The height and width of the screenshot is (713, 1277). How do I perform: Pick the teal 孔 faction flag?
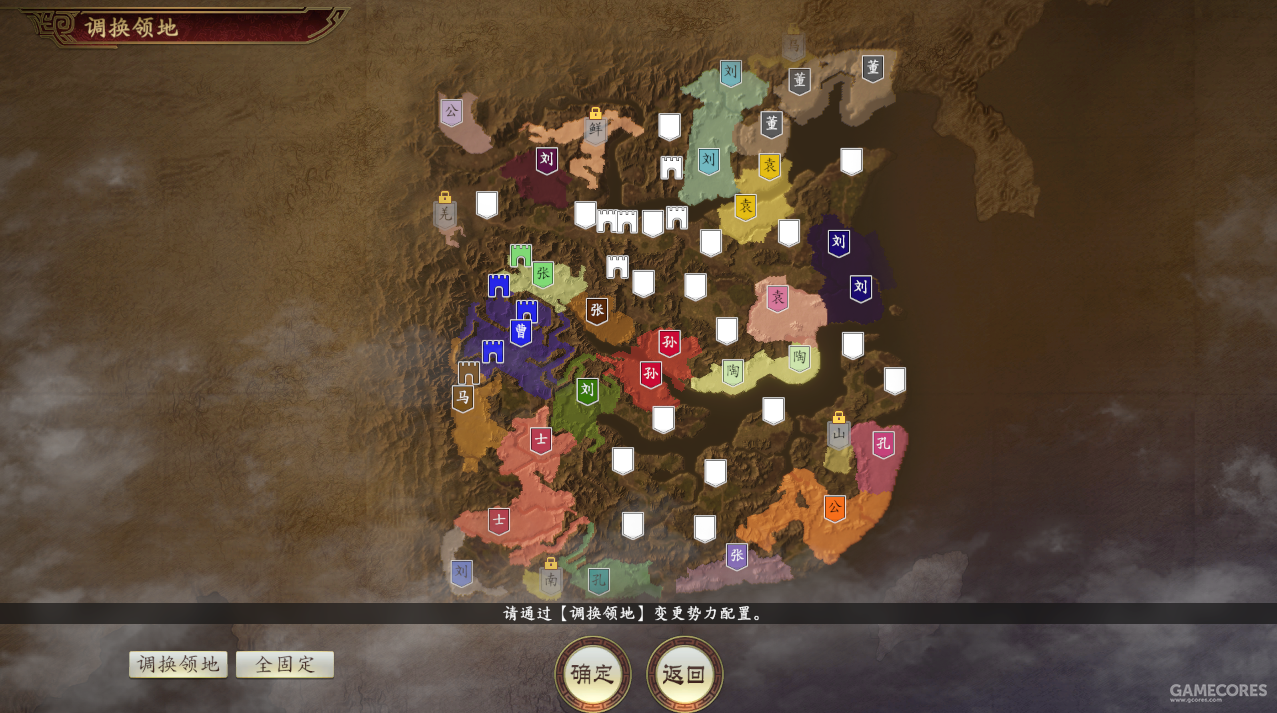click(599, 581)
